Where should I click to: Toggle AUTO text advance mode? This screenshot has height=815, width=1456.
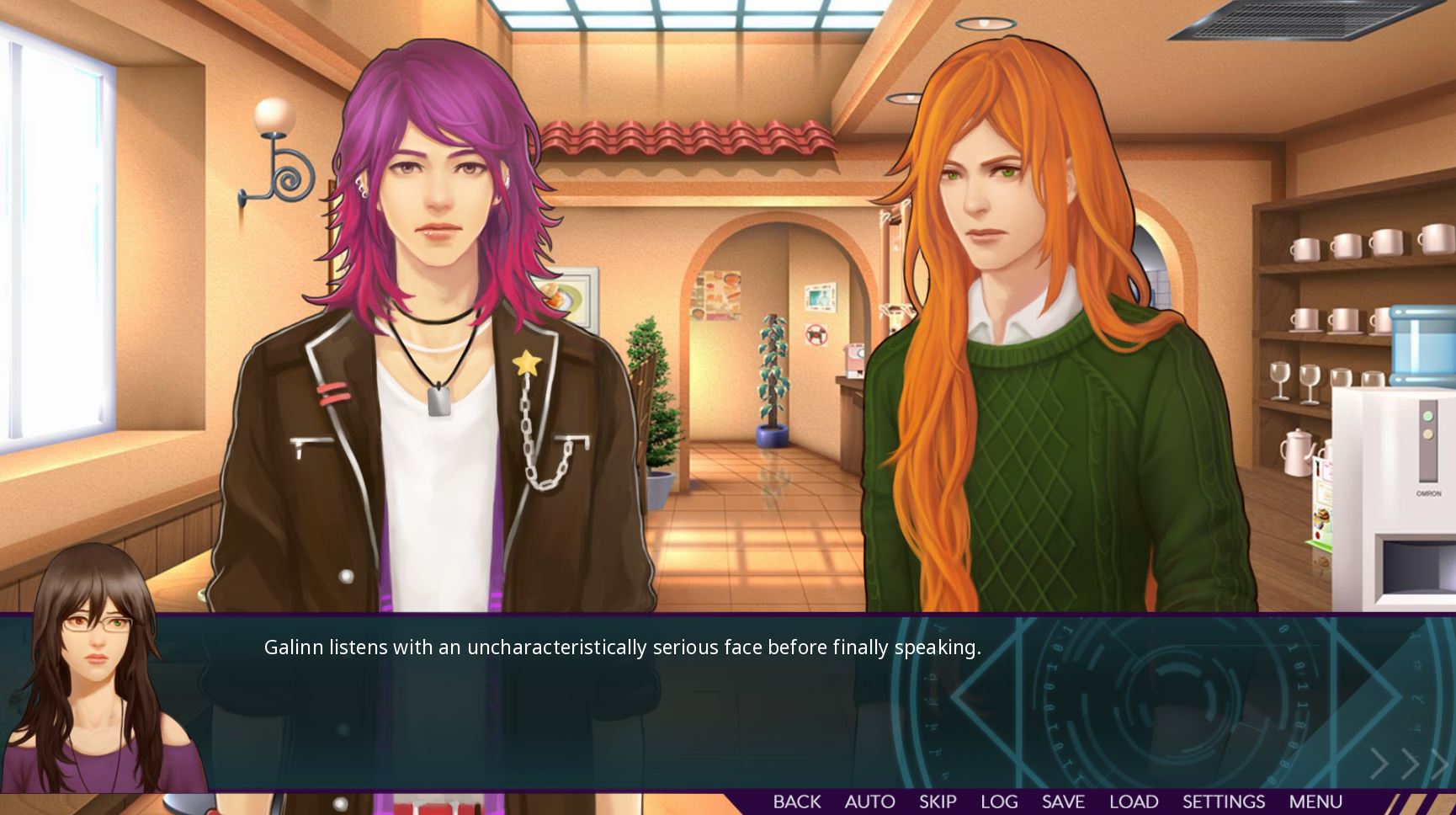870,802
